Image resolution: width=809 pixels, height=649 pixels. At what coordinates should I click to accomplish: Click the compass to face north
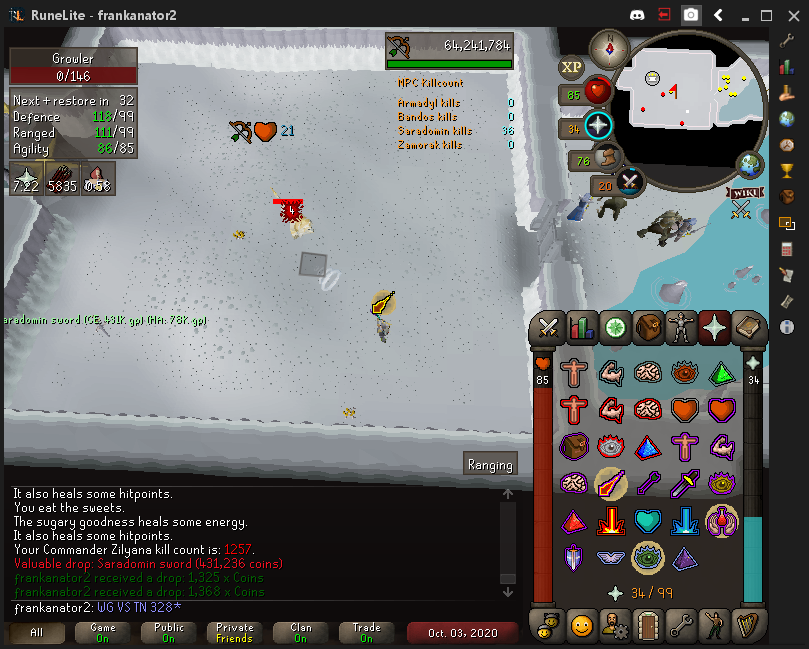click(x=608, y=48)
